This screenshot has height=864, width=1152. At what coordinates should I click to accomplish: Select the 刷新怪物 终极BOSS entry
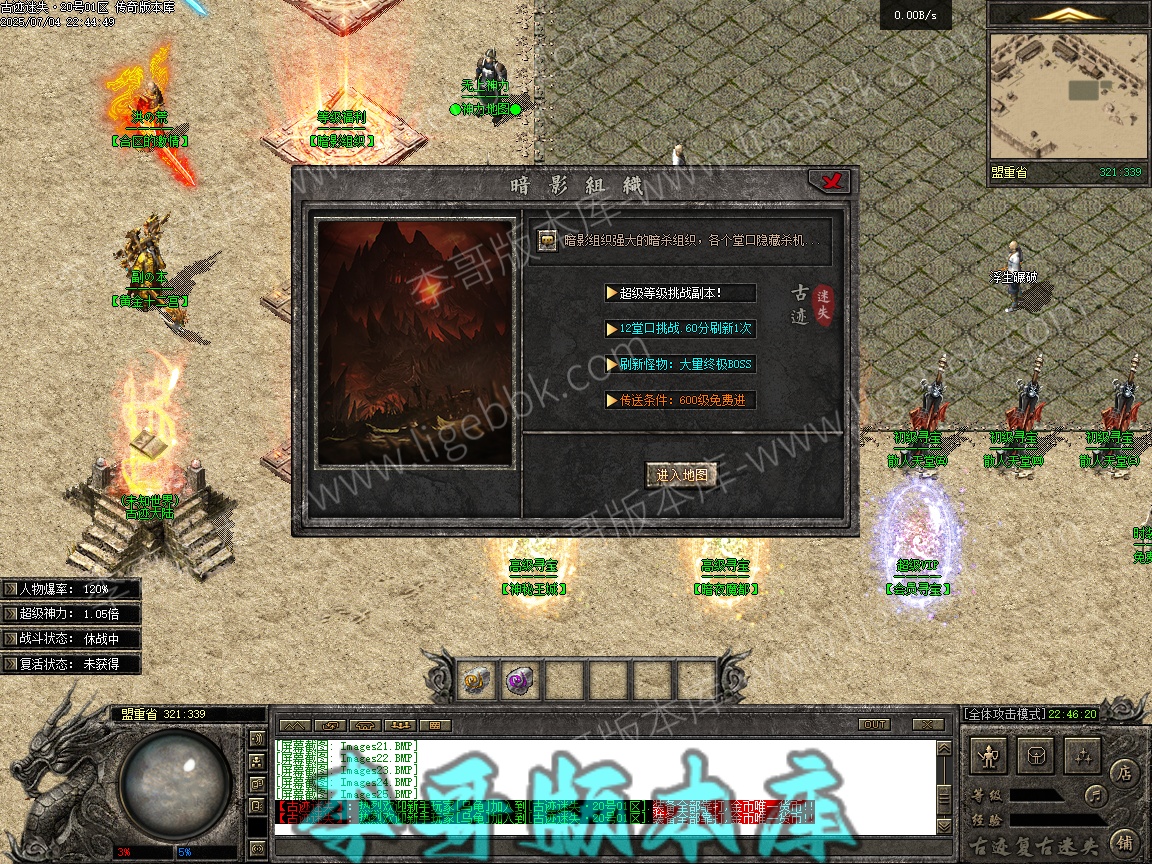click(x=680, y=364)
